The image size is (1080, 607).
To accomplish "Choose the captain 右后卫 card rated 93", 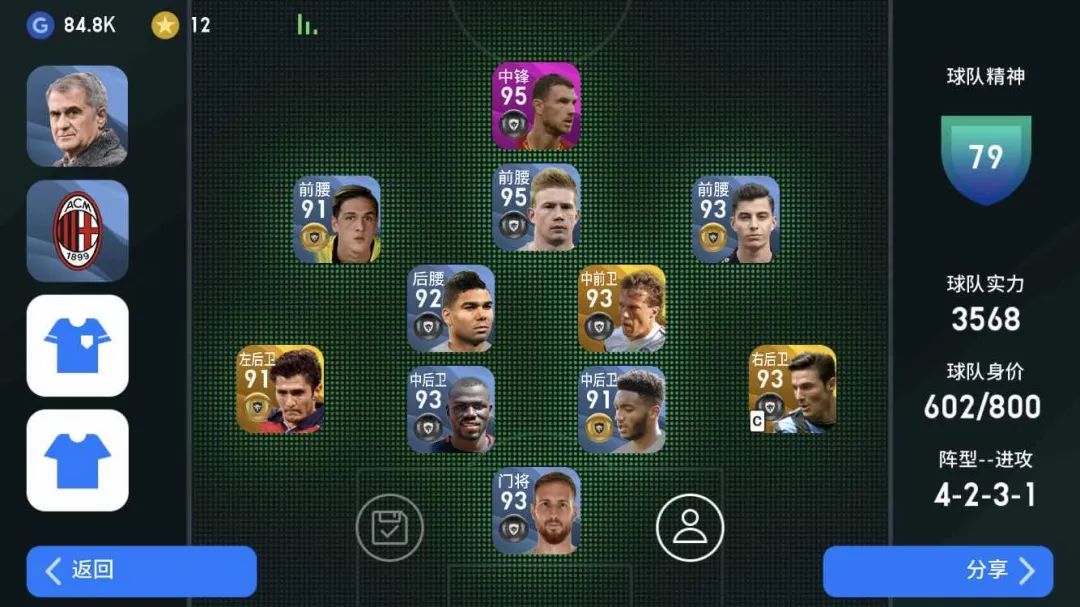I will pos(792,389).
